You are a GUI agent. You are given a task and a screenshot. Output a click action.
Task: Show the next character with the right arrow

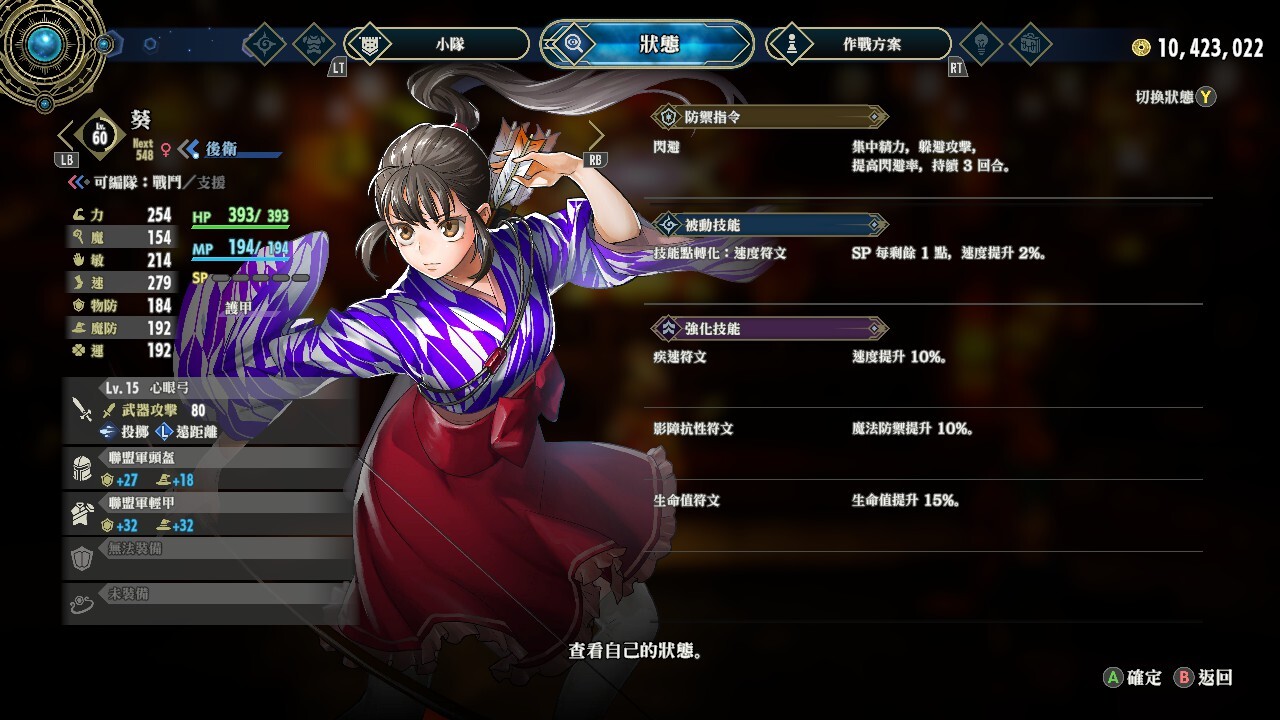pyautogui.click(x=596, y=135)
